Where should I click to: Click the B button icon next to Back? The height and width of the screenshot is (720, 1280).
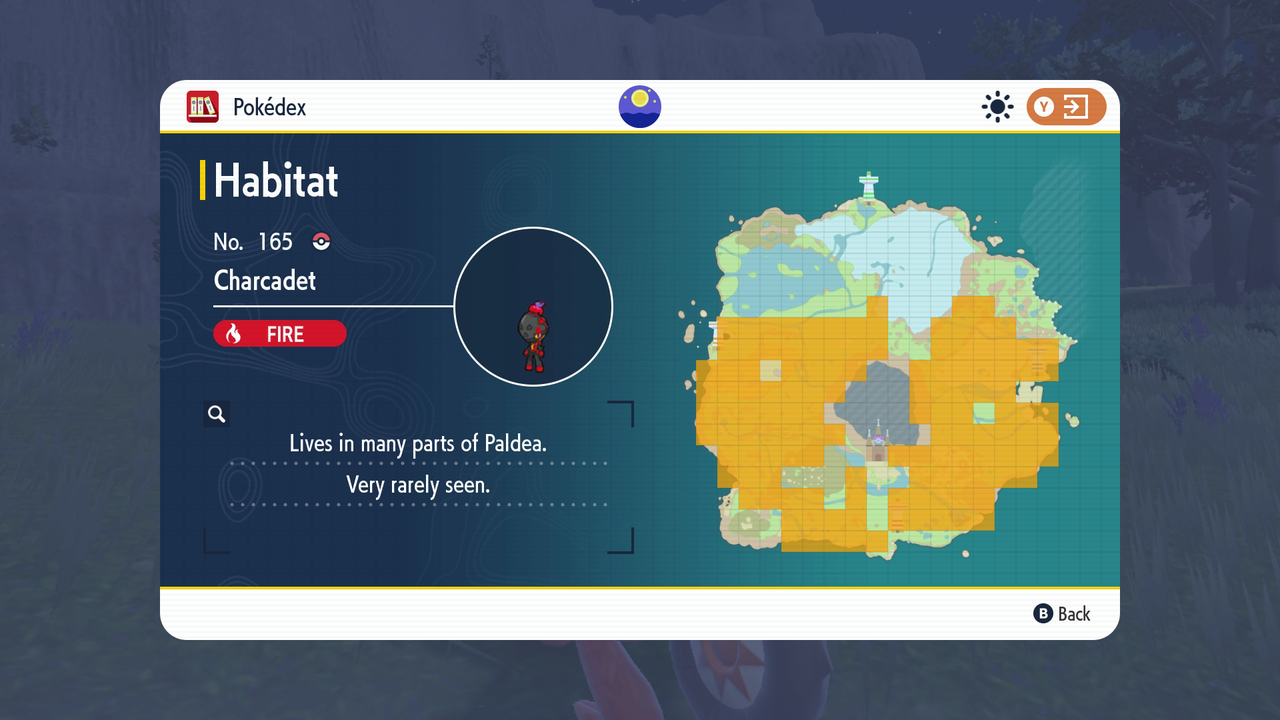(1043, 613)
